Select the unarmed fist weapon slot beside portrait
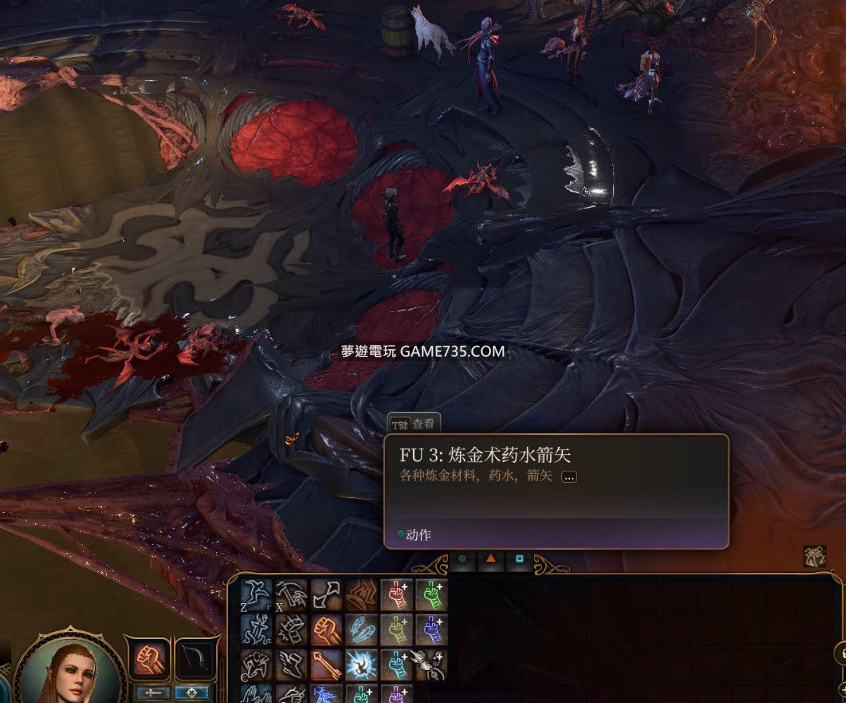Image resolution: width=846 pixels, height=703 pixels. 147,659
